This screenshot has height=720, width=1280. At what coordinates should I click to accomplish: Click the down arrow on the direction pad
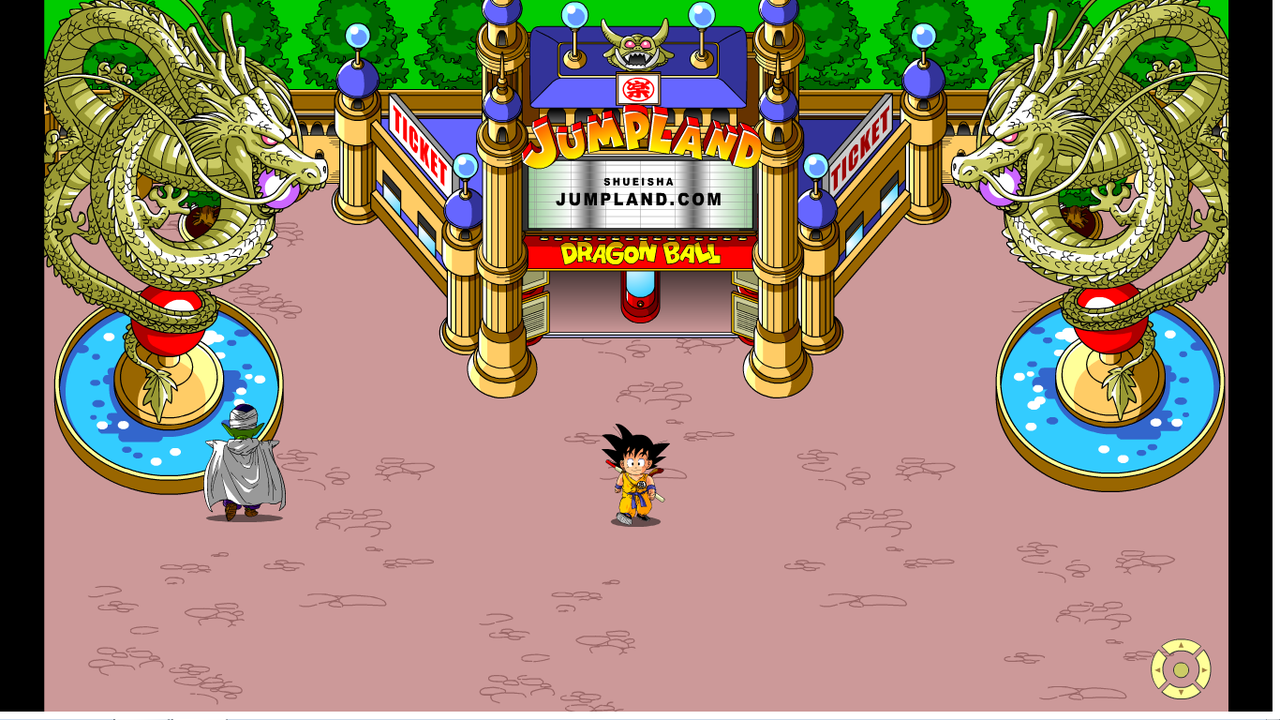click(x=1181, y=691)
